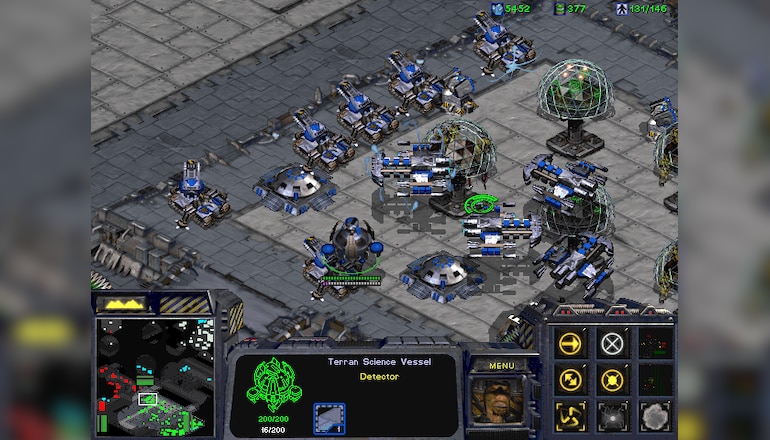
Task: Choose the Patrol command
Action: tap(571, 380)
